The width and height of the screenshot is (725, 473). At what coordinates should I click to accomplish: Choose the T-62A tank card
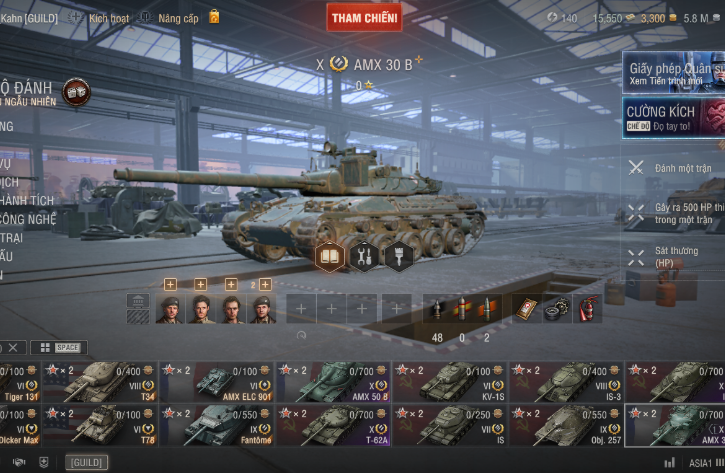point(334,425)
